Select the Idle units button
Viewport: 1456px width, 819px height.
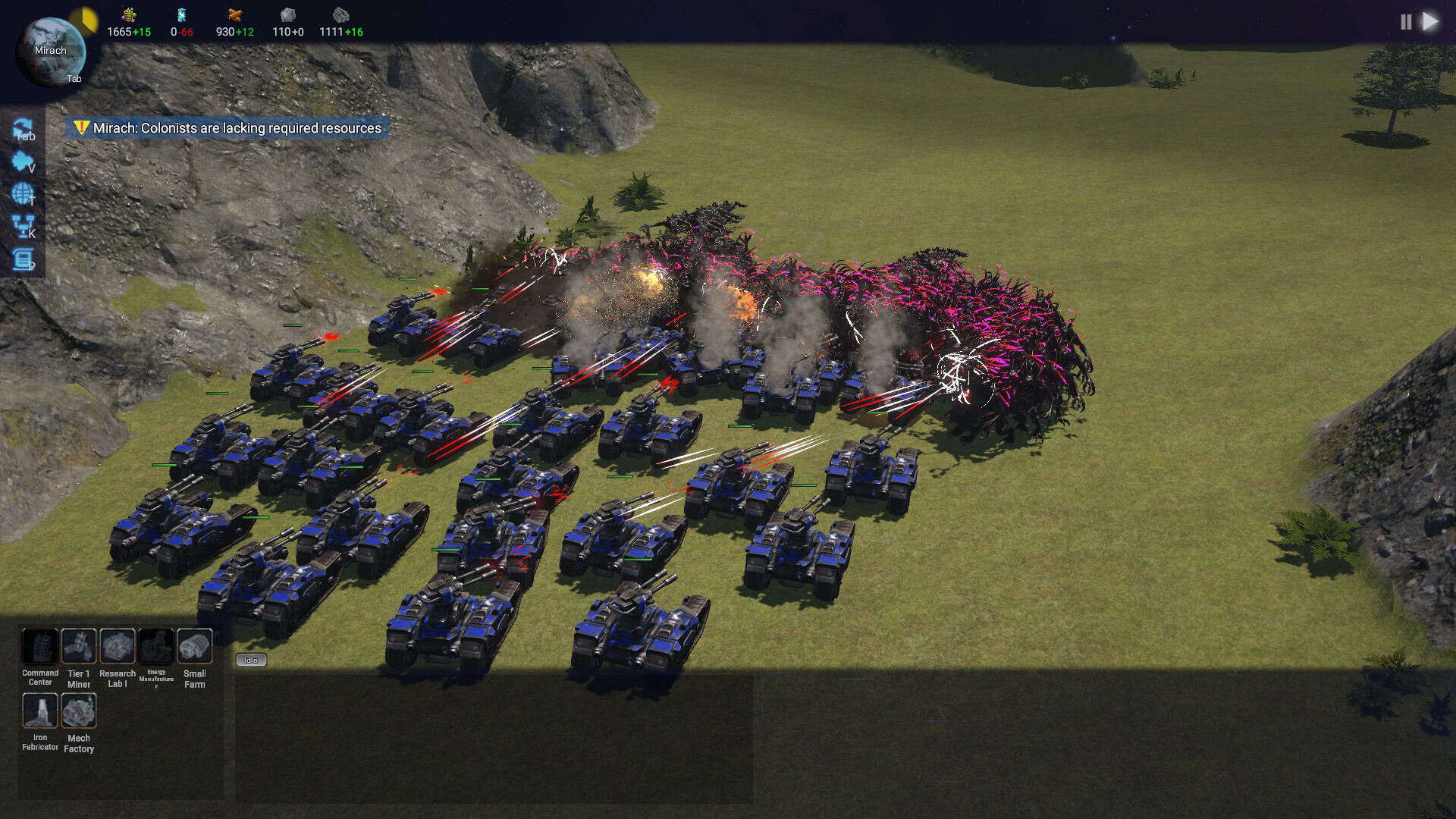coord(252,660)
